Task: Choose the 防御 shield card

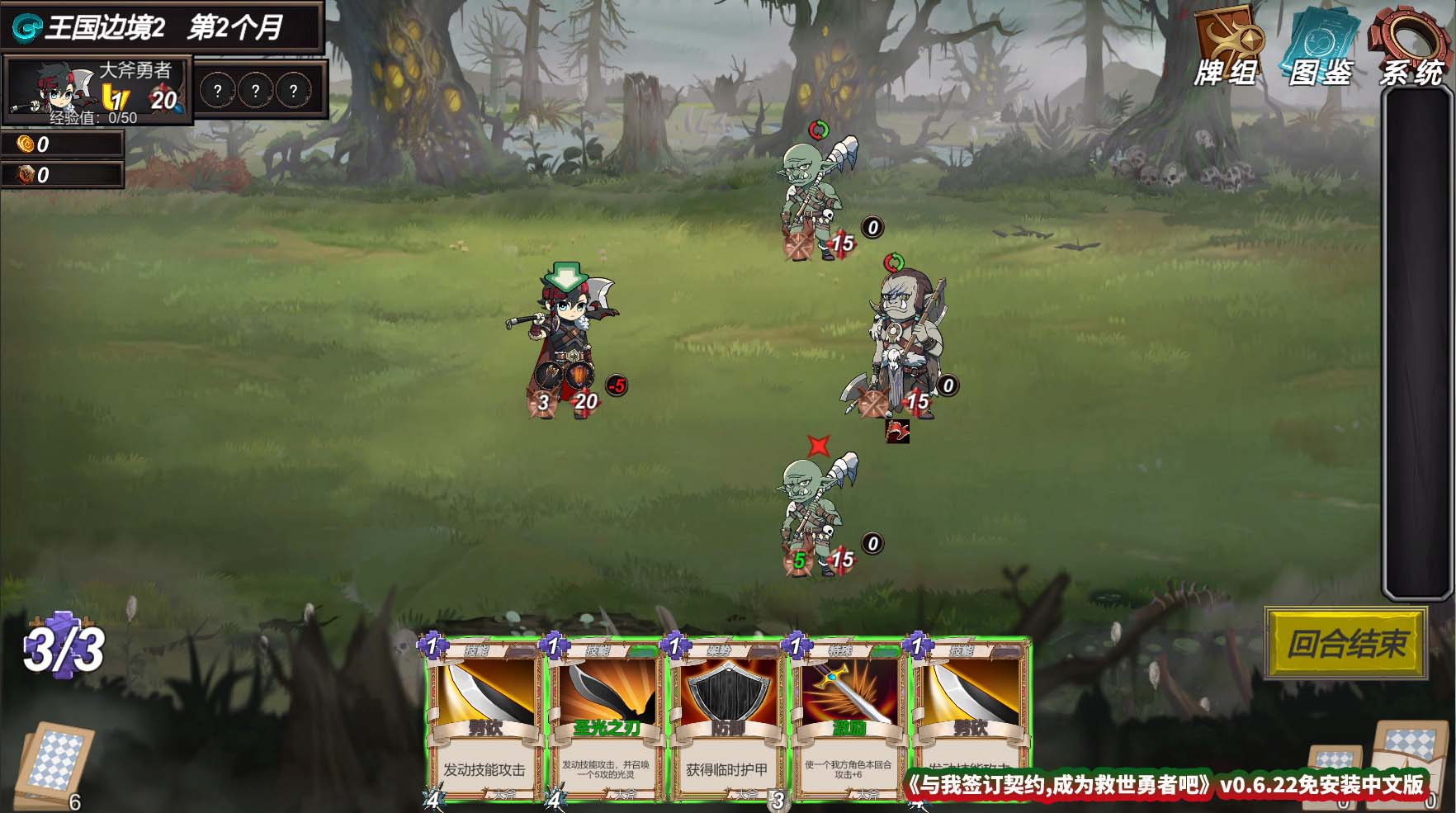Action: pos(726,720)
